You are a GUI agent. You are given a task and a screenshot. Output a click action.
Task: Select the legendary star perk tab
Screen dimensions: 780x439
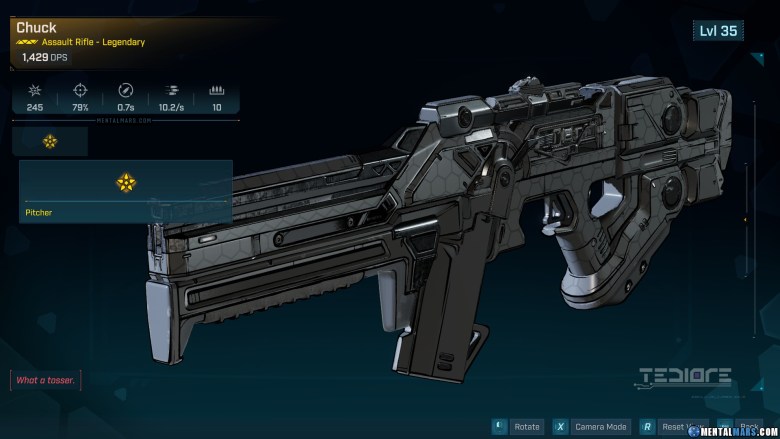50,141
